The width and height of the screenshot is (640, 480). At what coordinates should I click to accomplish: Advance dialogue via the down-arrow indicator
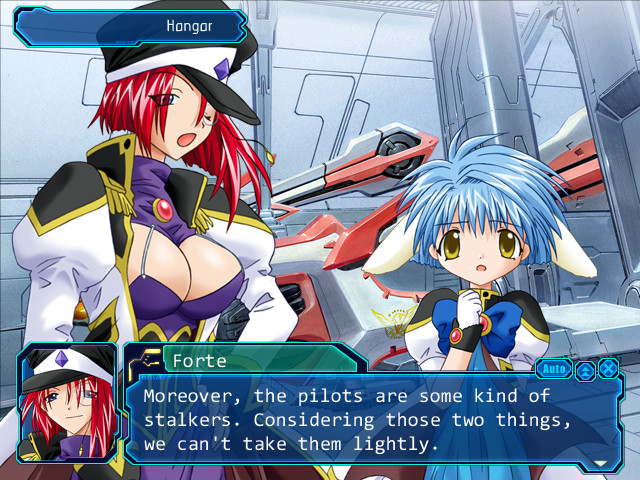600,463
